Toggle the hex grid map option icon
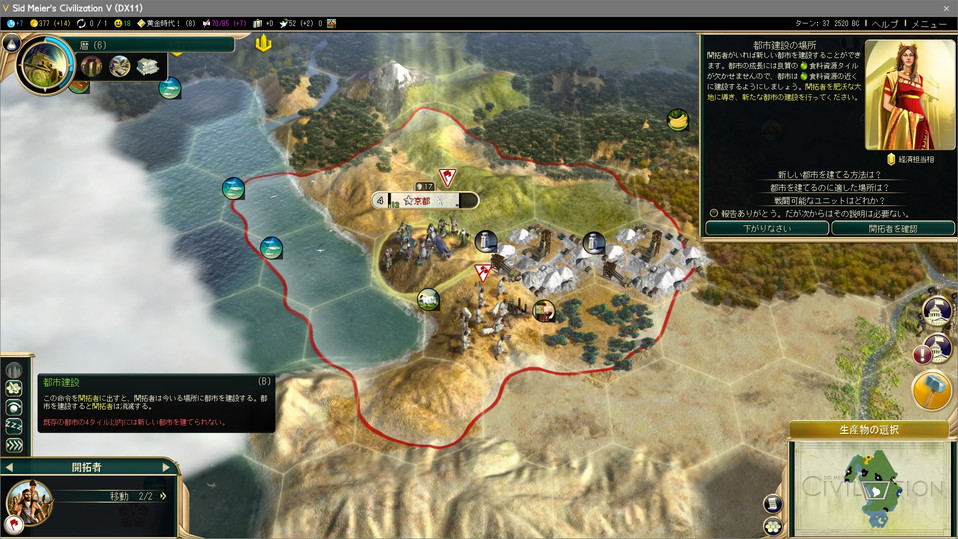The height and width of the screenshot is (539, 958). [772, 526]
